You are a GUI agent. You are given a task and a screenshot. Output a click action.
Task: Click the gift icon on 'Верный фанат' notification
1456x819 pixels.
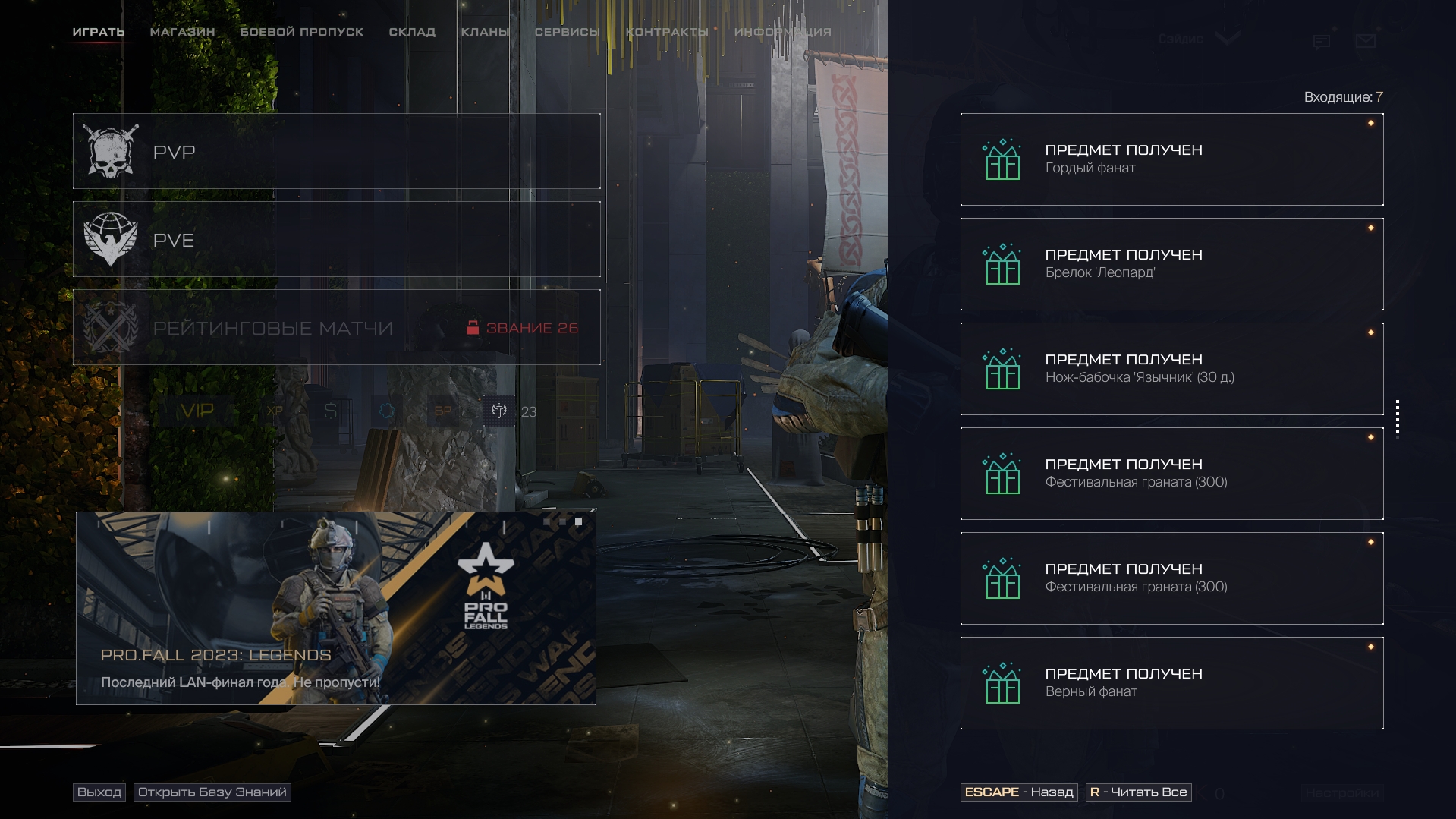click(1003, 682)
